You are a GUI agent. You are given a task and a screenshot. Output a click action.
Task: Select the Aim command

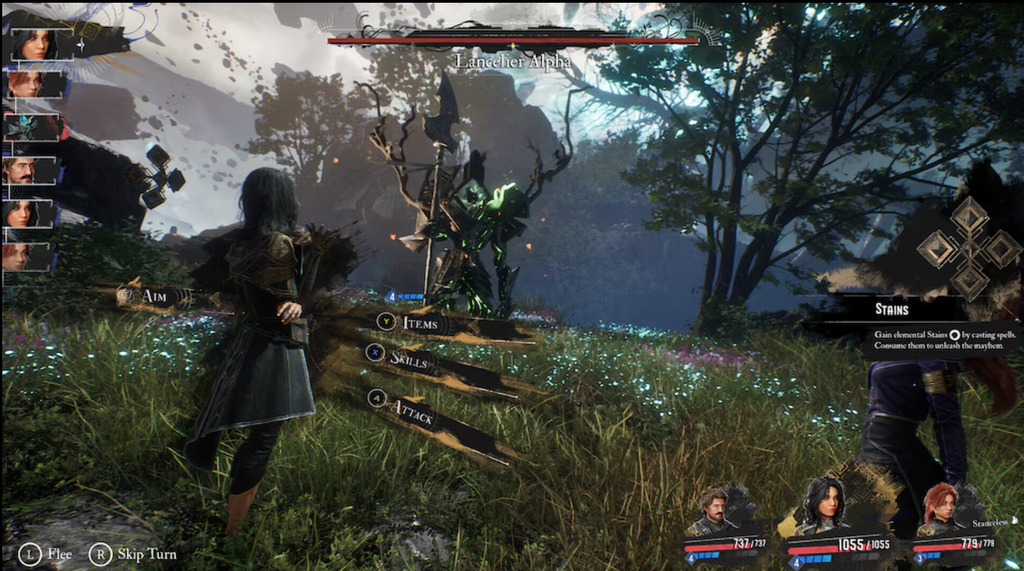point(152,296)
